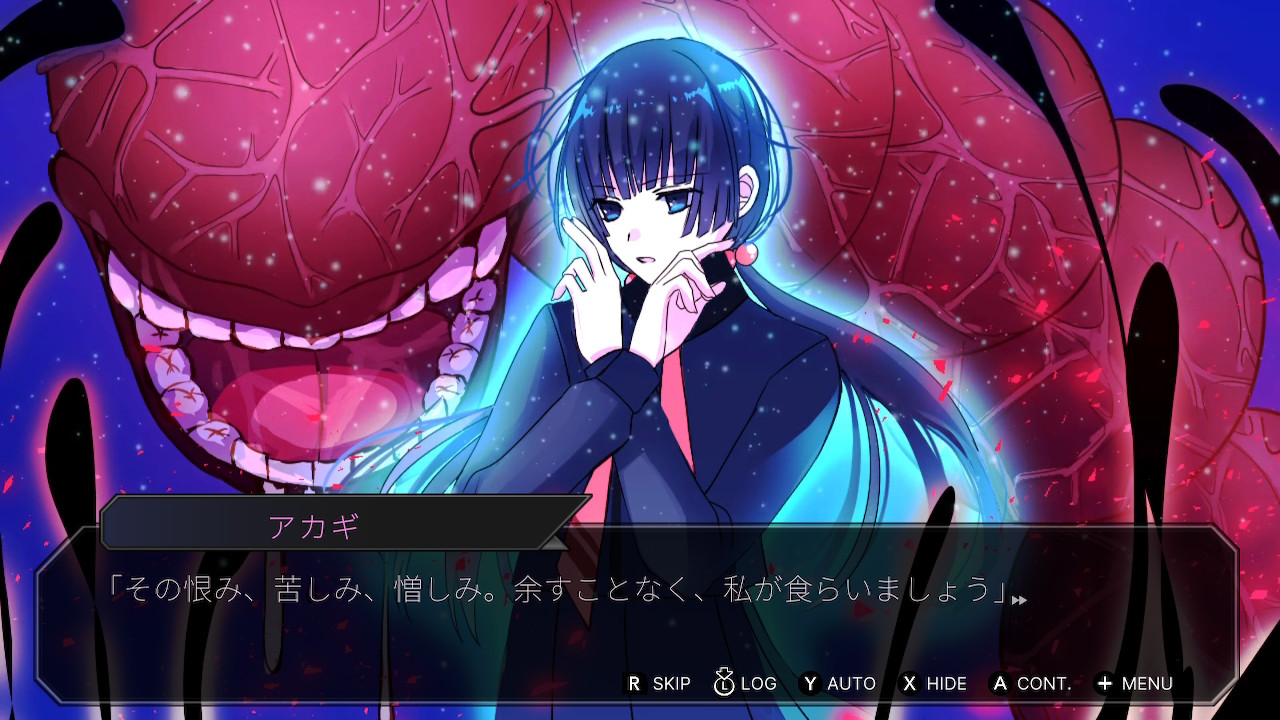The width and height of the screenshot is (1280, 720).
Task: Click the plus button glyph beside MENU
Action: [1107, 683]
